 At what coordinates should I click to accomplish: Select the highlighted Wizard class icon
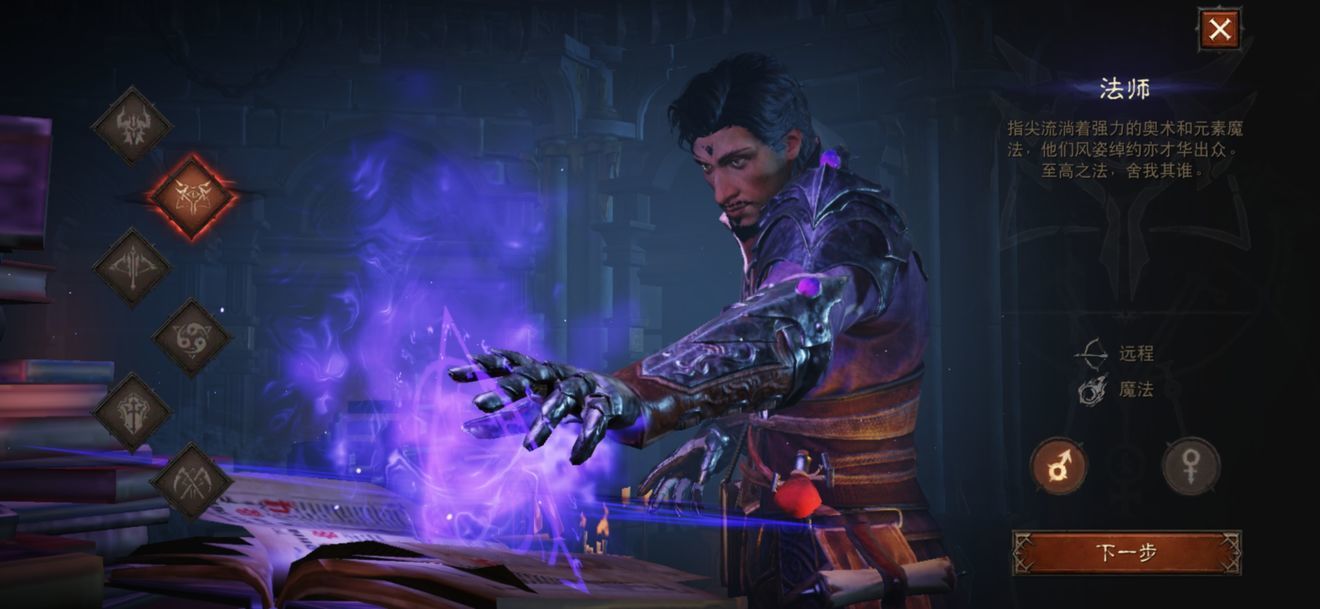[191, 196]
